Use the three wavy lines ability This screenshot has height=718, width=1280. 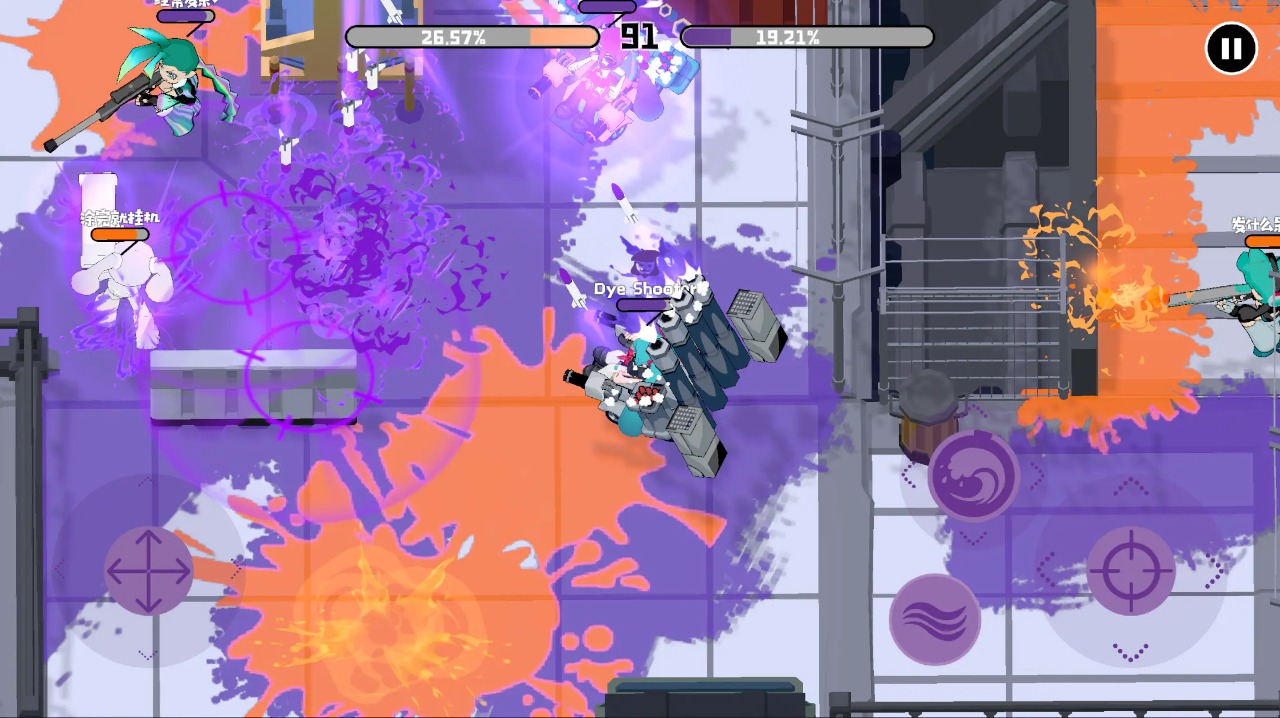[935, 619]
